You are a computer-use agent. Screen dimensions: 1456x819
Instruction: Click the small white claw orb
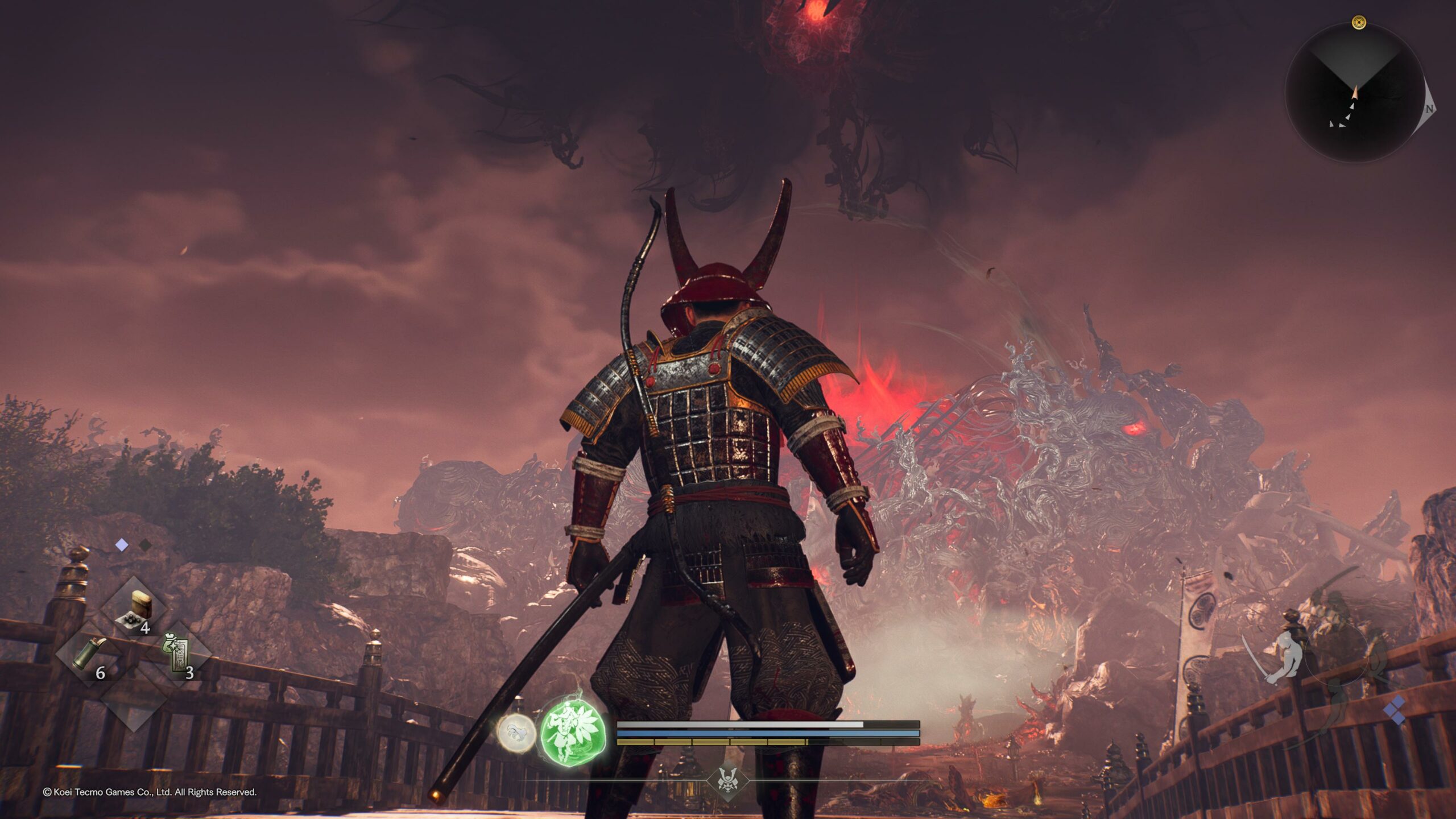pyautogui.click(x=516, y=733)
